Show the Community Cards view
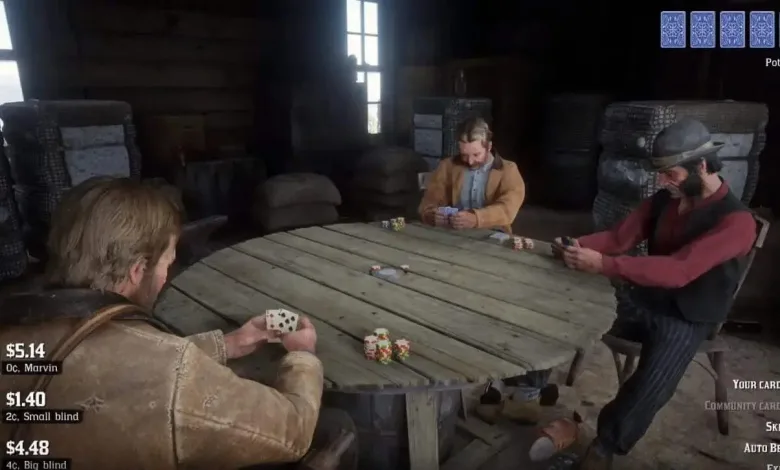The height and width of the screenshot is (470, 780). pyautogui.click(x=742, y=405)
